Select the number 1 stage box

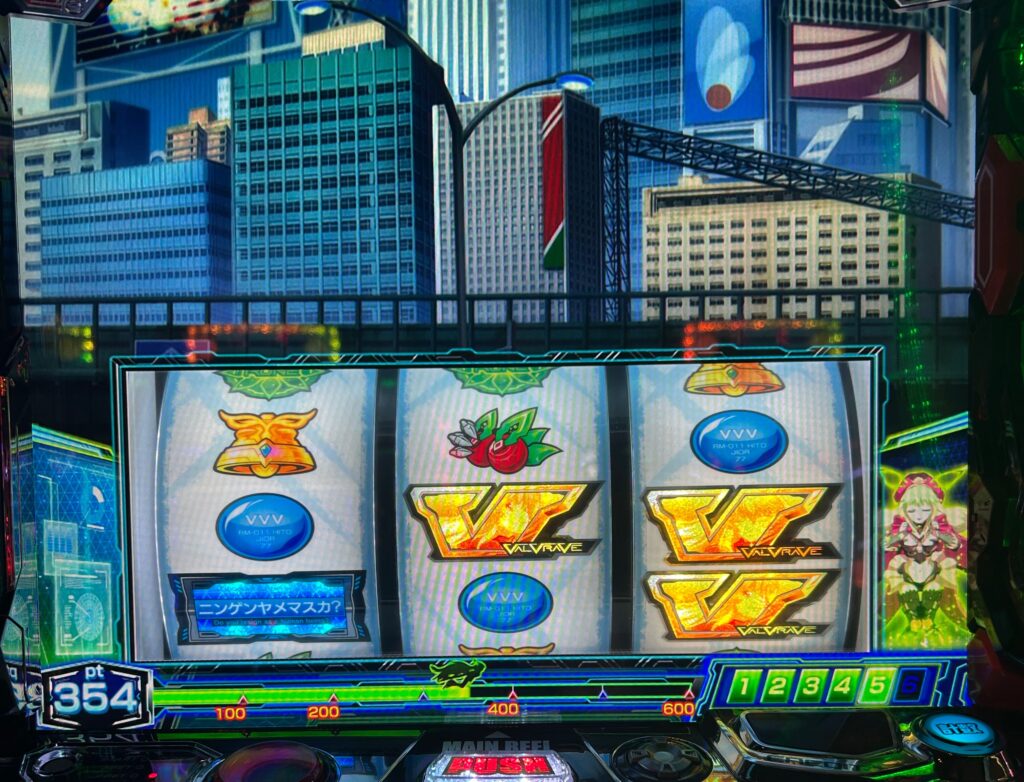click(746, 686)
